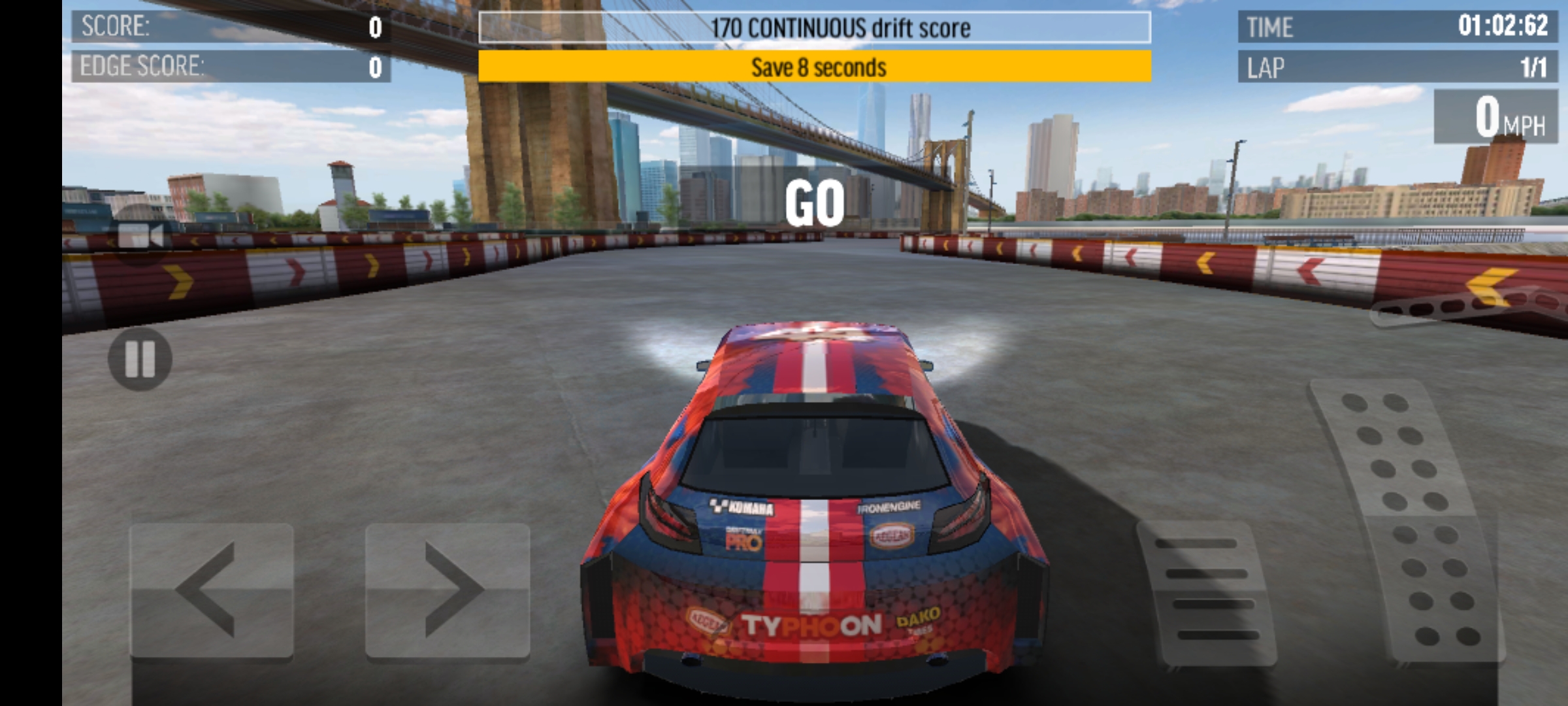This screenshot has width=1568, height=706.
Task: Pause the race
Action: click(140, 359)
